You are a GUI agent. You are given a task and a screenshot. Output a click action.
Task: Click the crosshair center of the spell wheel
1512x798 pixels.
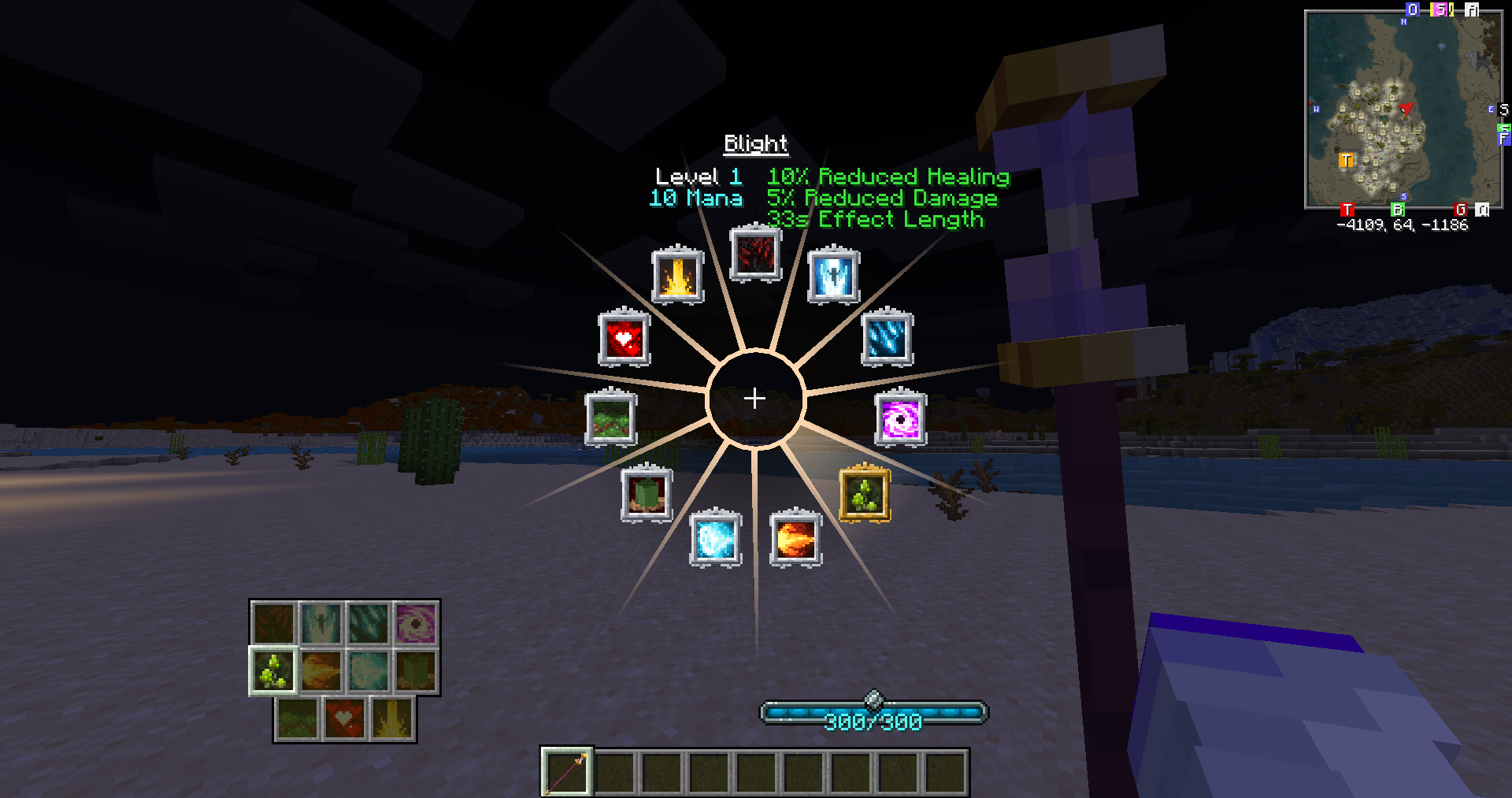coord(755,398)
